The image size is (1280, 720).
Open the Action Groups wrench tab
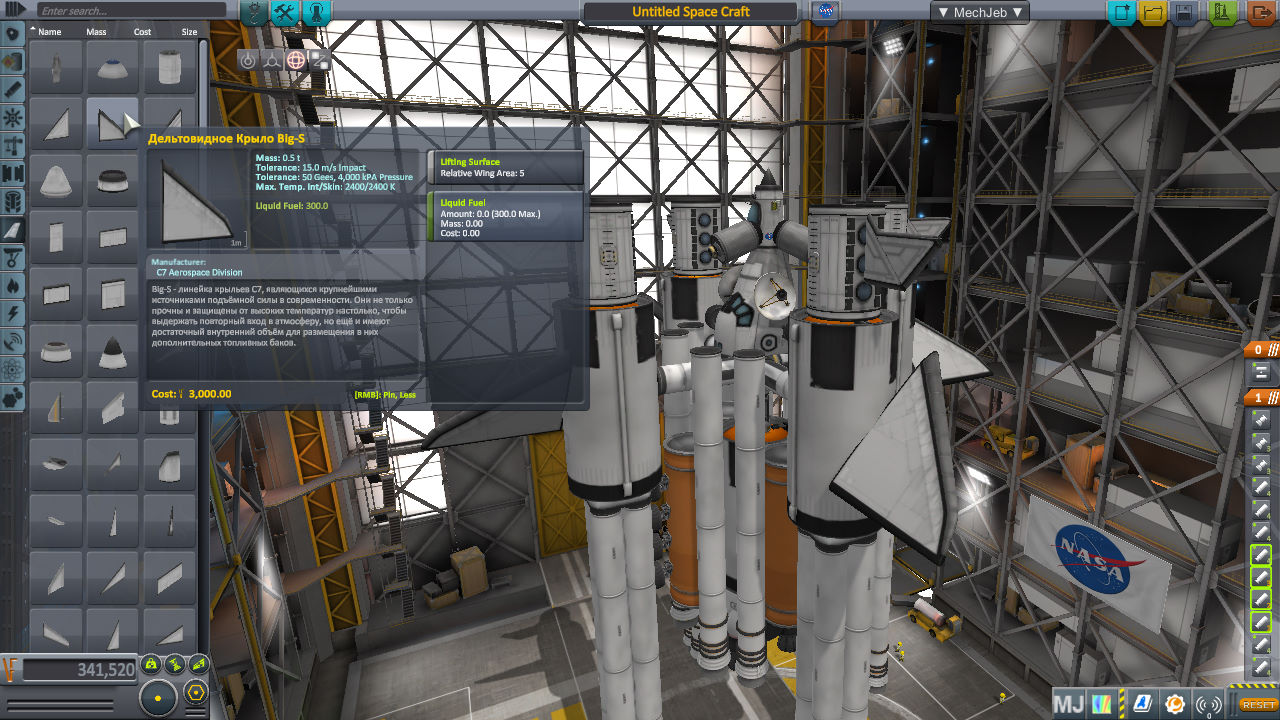point(286,13)
